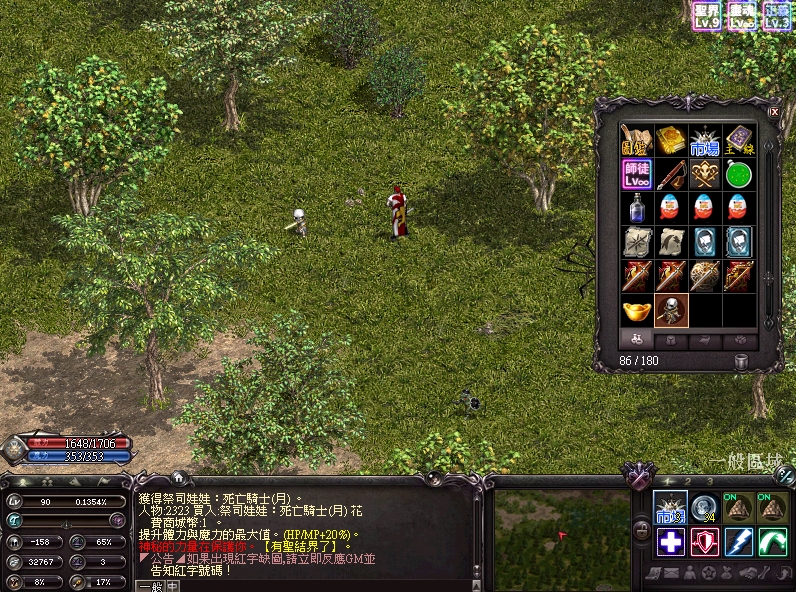Screen dimensions: 796x592
Task: Open the 市場 market item in inventory
Action: 705,141
